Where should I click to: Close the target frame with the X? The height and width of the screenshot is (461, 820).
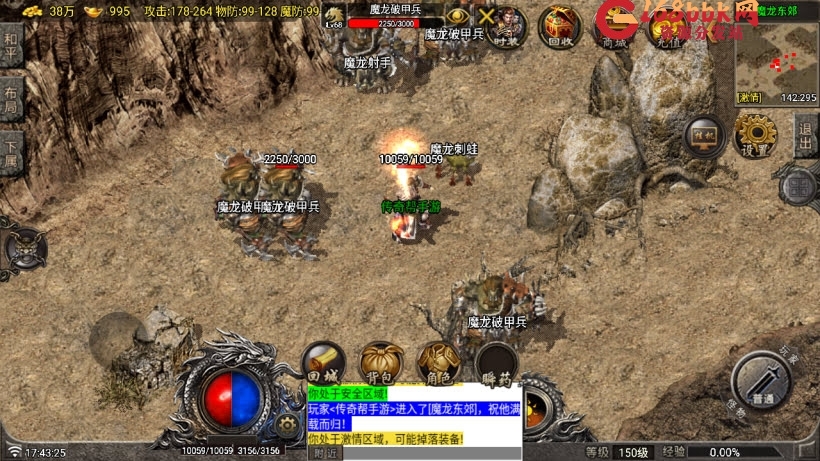coord(487,16)
